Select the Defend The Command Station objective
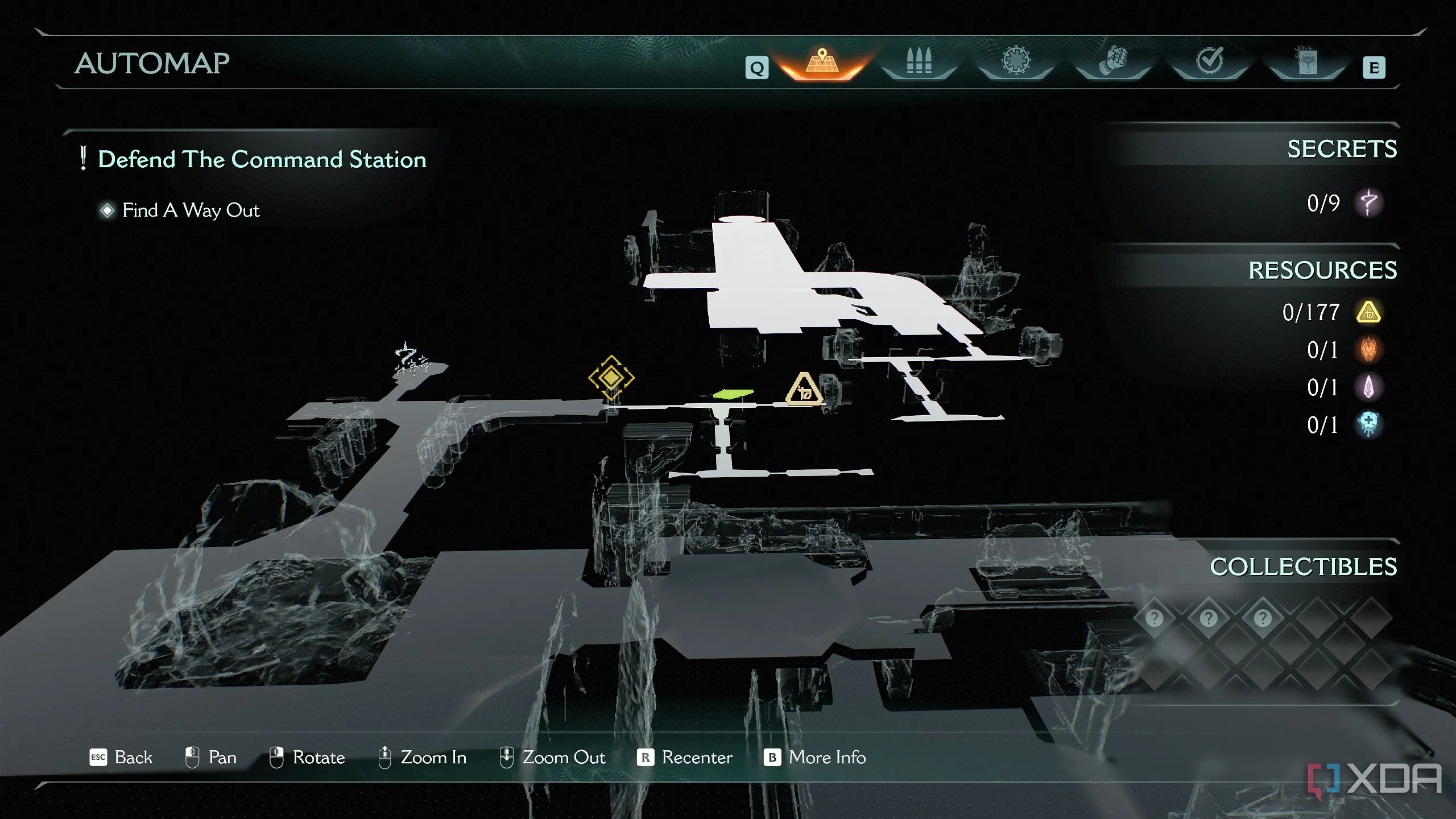 (262, 159)
